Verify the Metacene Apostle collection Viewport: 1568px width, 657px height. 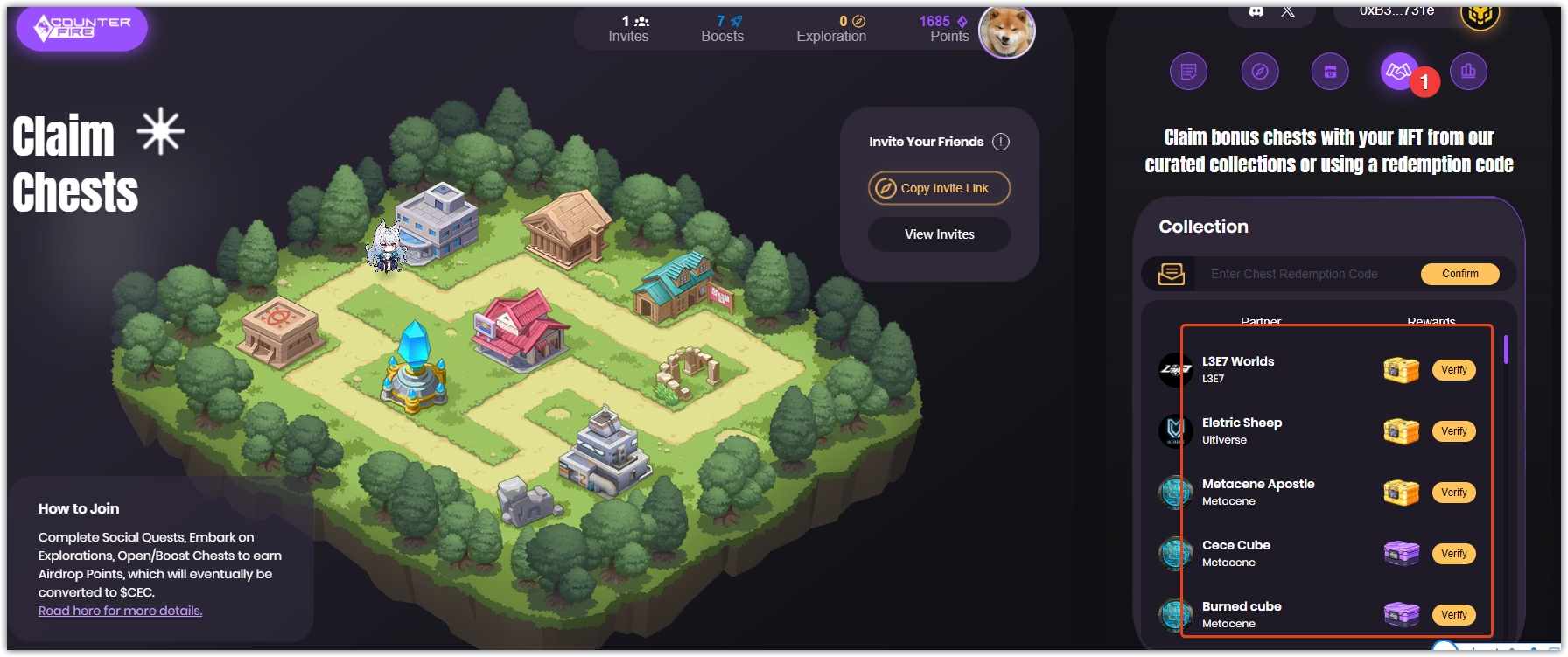(x=1453, y=493)
